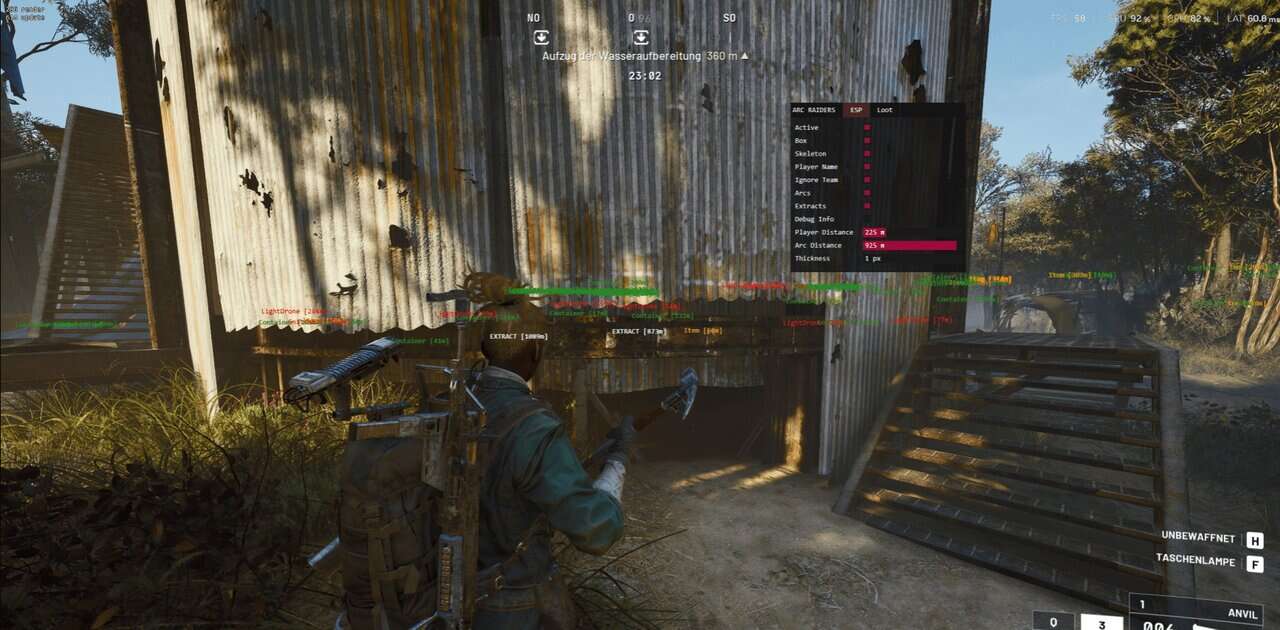The image size is (1280, 630).
Task: Toggle the Skeleton checkbox in the overlay
Action: pos(867,154)
